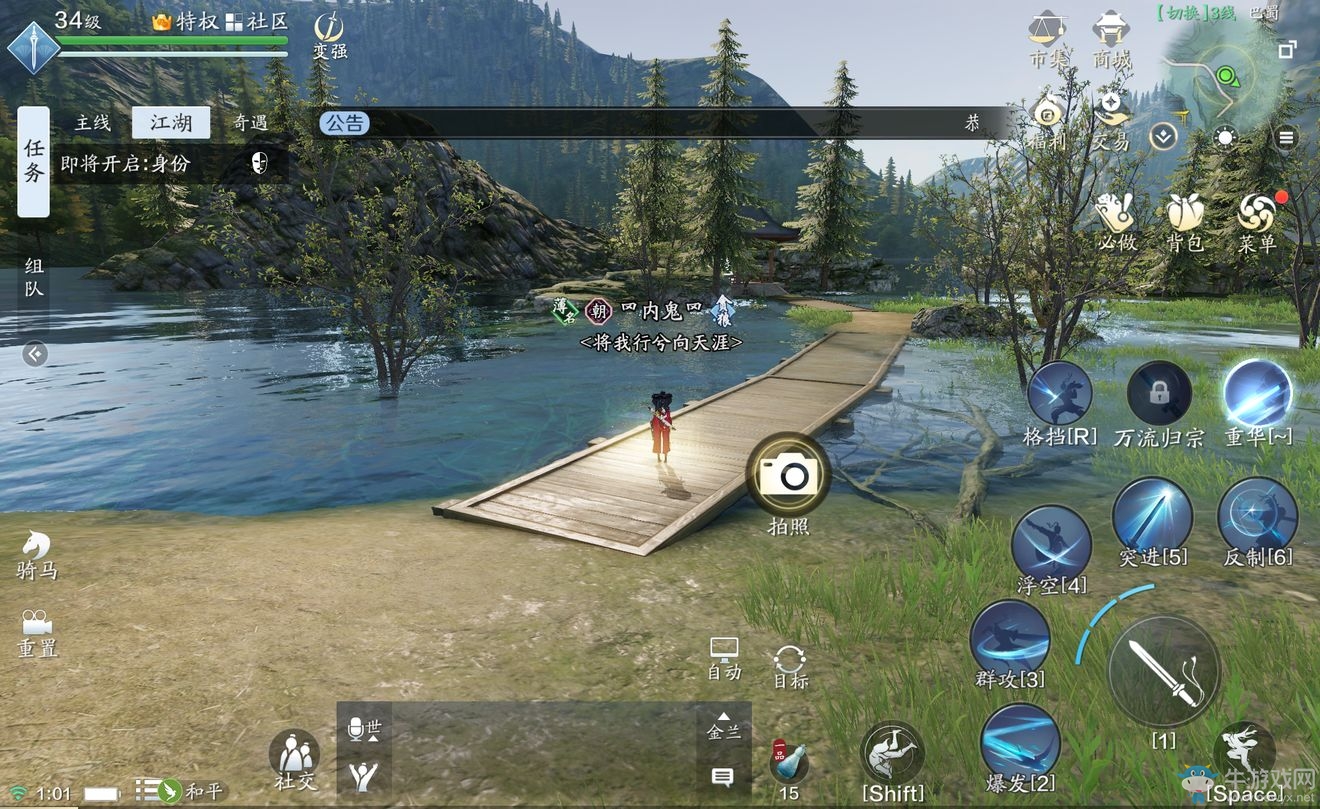Activate the 重华 skill

coord(1258,393)
